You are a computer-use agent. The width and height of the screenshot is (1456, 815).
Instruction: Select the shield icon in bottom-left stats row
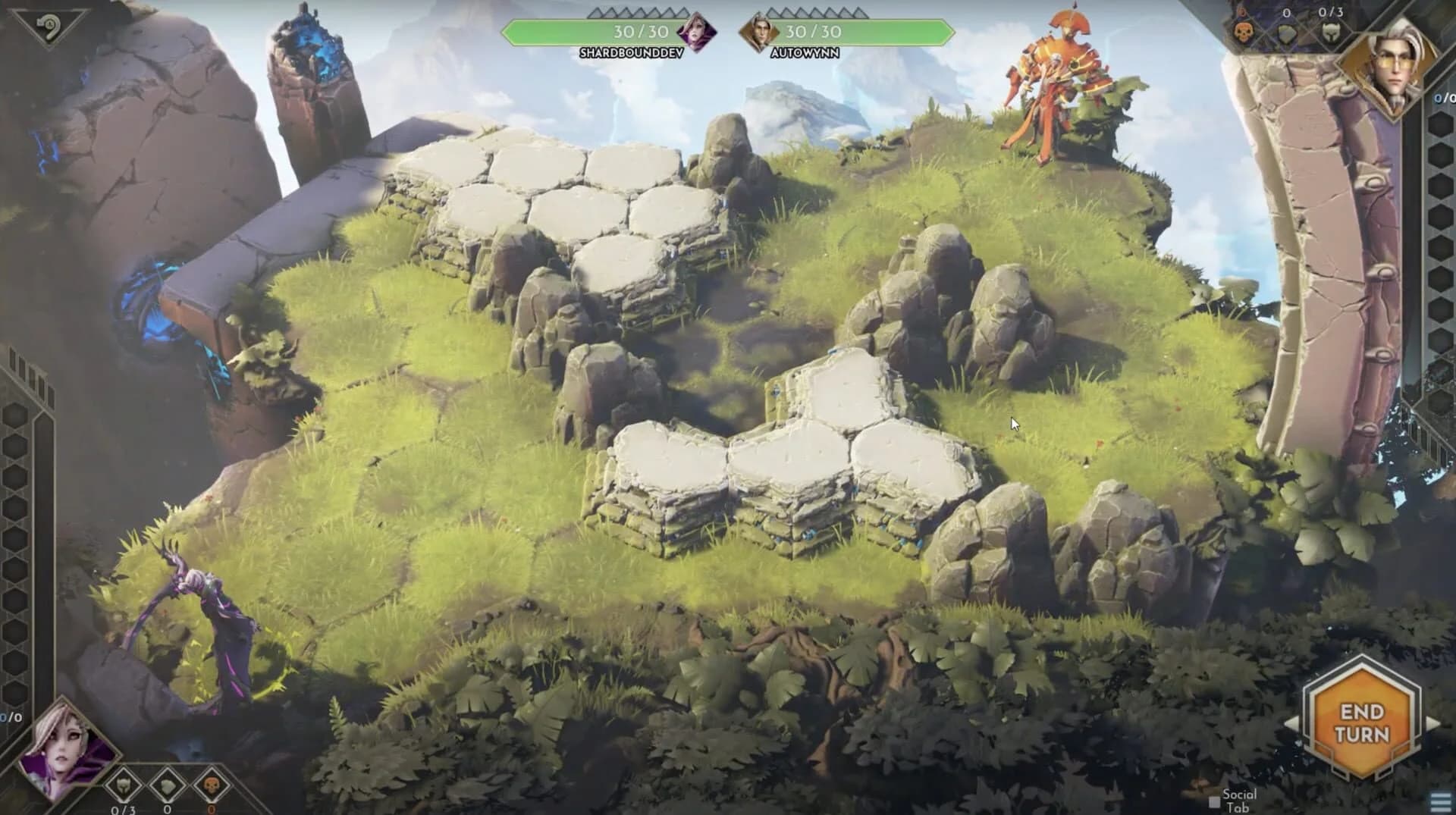(165, 785)
